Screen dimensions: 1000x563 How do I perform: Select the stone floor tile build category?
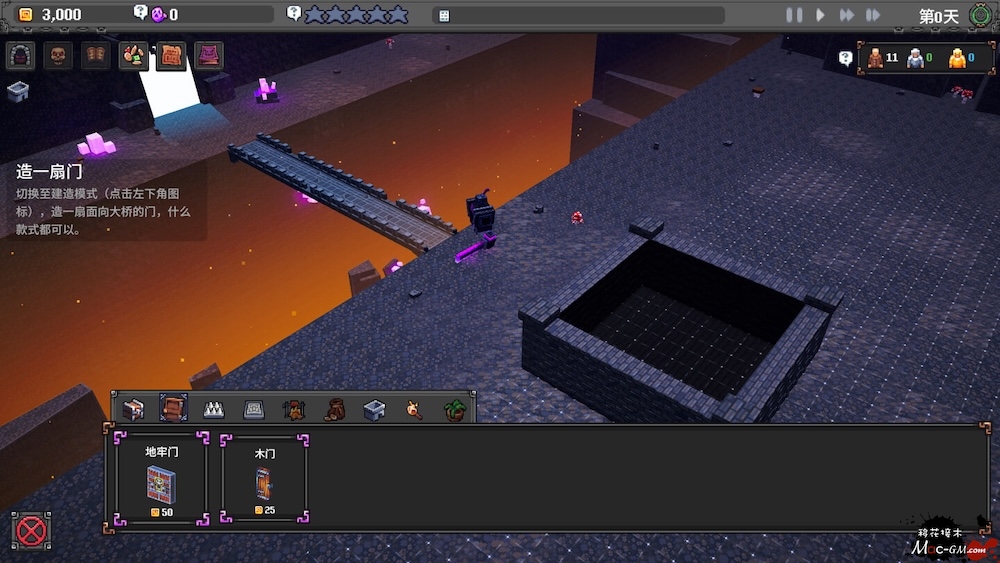tap(254, 409)
